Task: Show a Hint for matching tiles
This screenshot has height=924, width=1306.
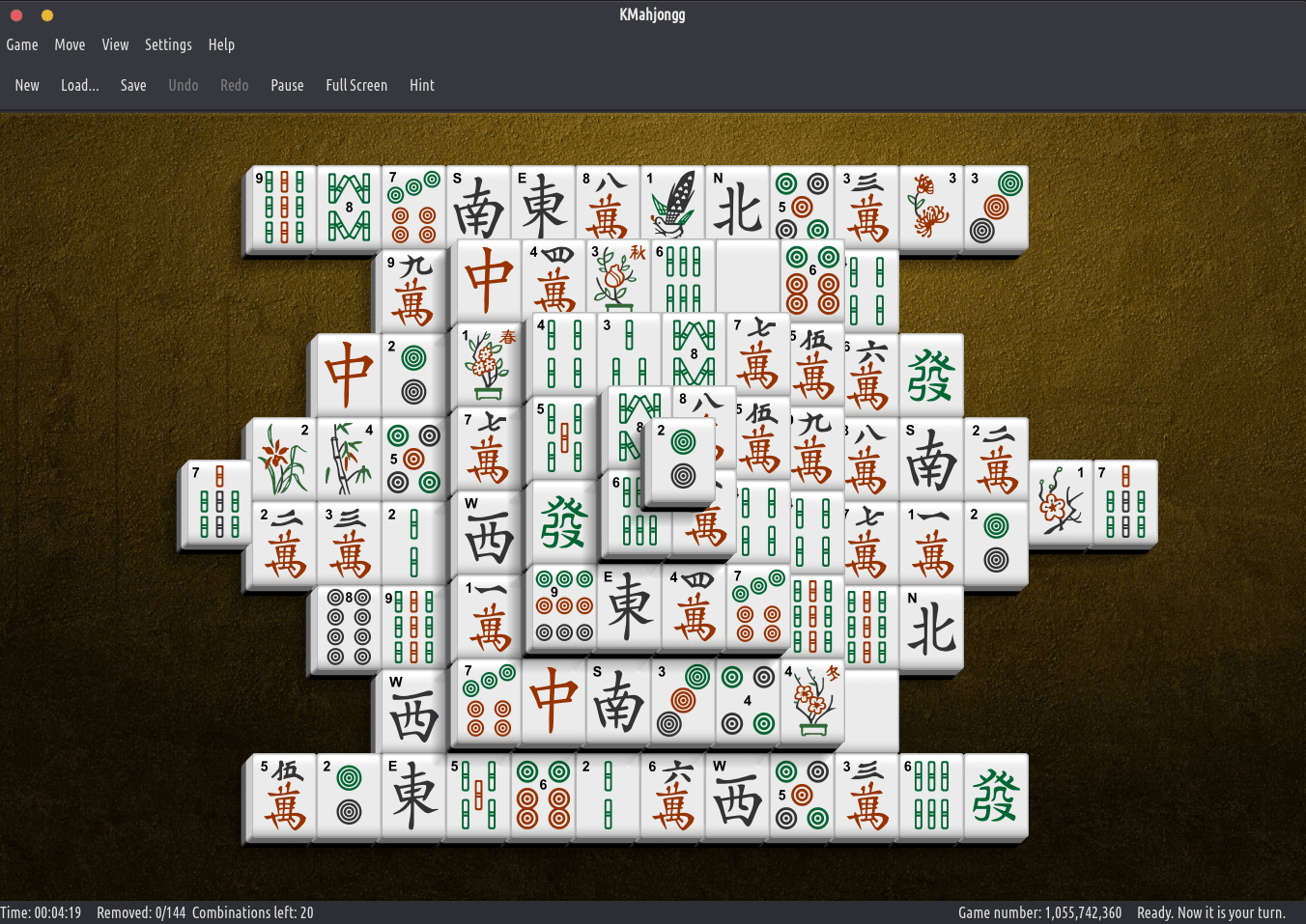Action: point(422,85)
